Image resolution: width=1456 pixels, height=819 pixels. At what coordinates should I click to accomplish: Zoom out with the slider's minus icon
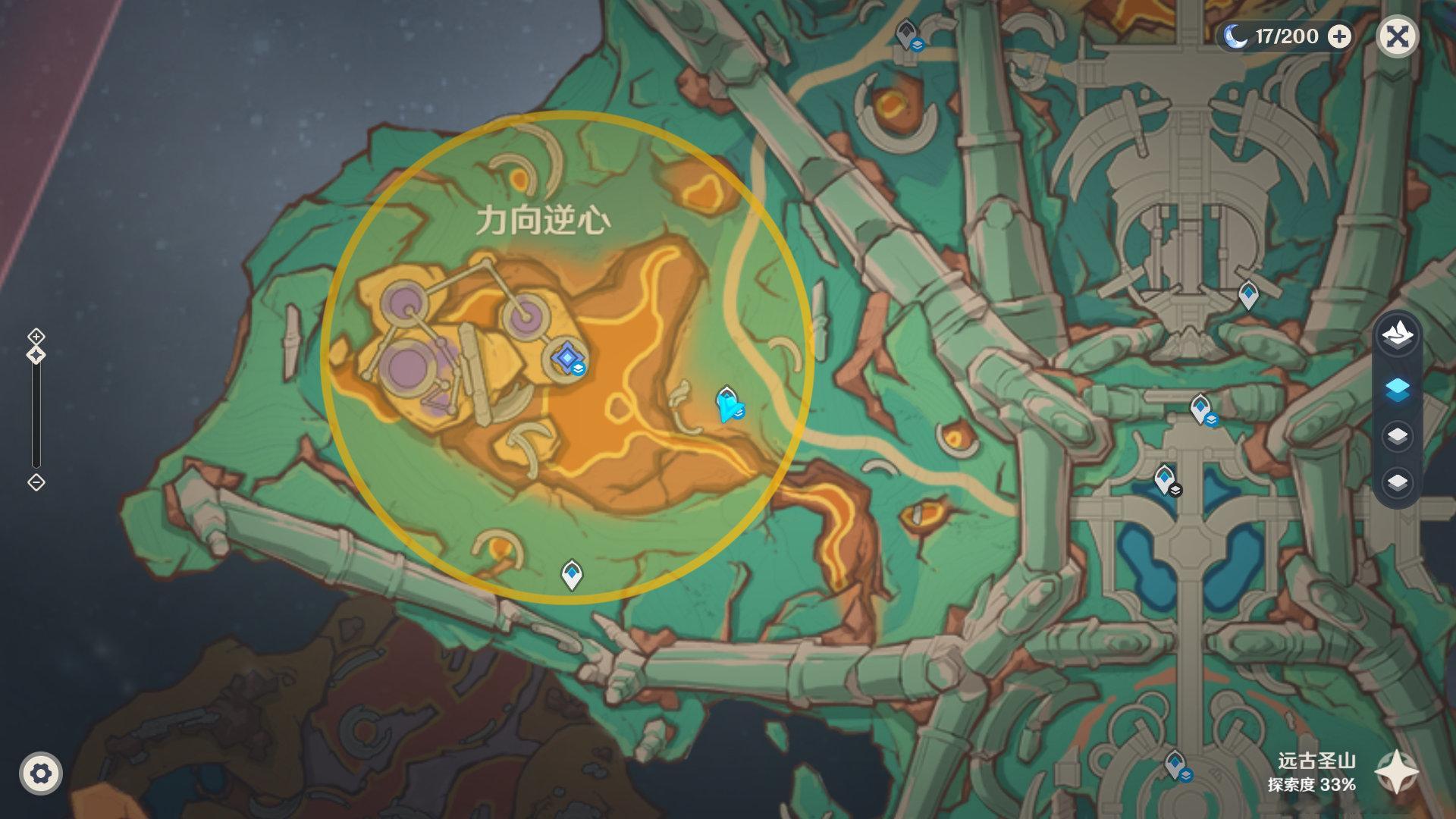36,482
